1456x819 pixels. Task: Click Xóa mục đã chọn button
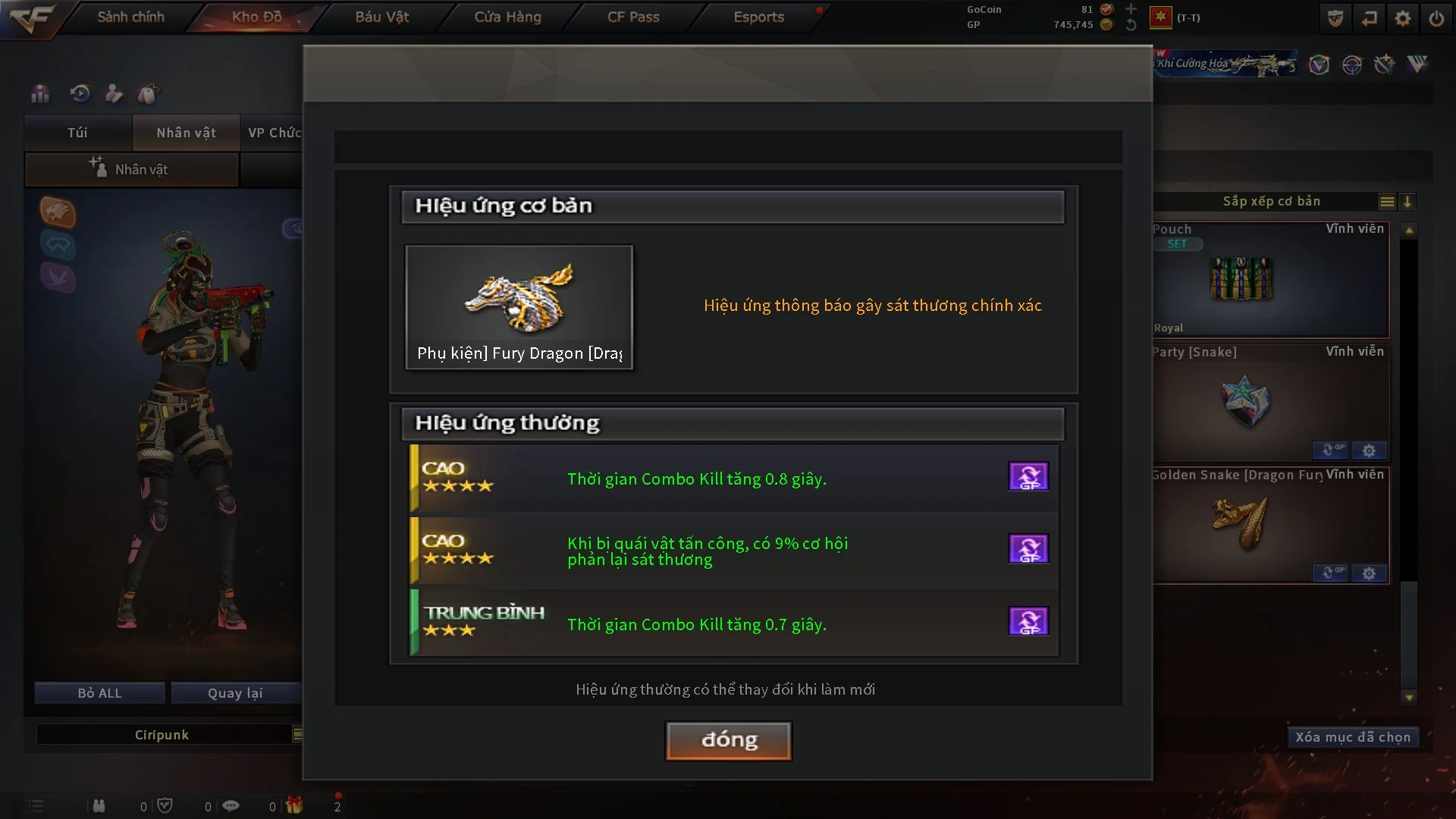1352,737
